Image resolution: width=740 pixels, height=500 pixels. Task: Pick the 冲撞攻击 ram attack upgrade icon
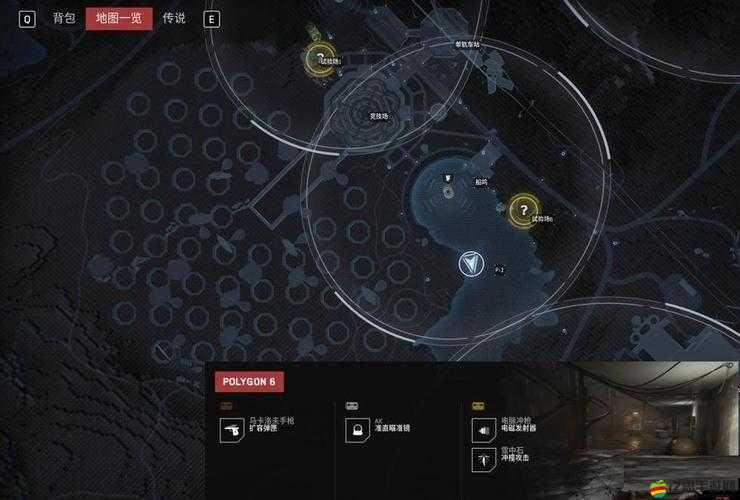point(483,458)
